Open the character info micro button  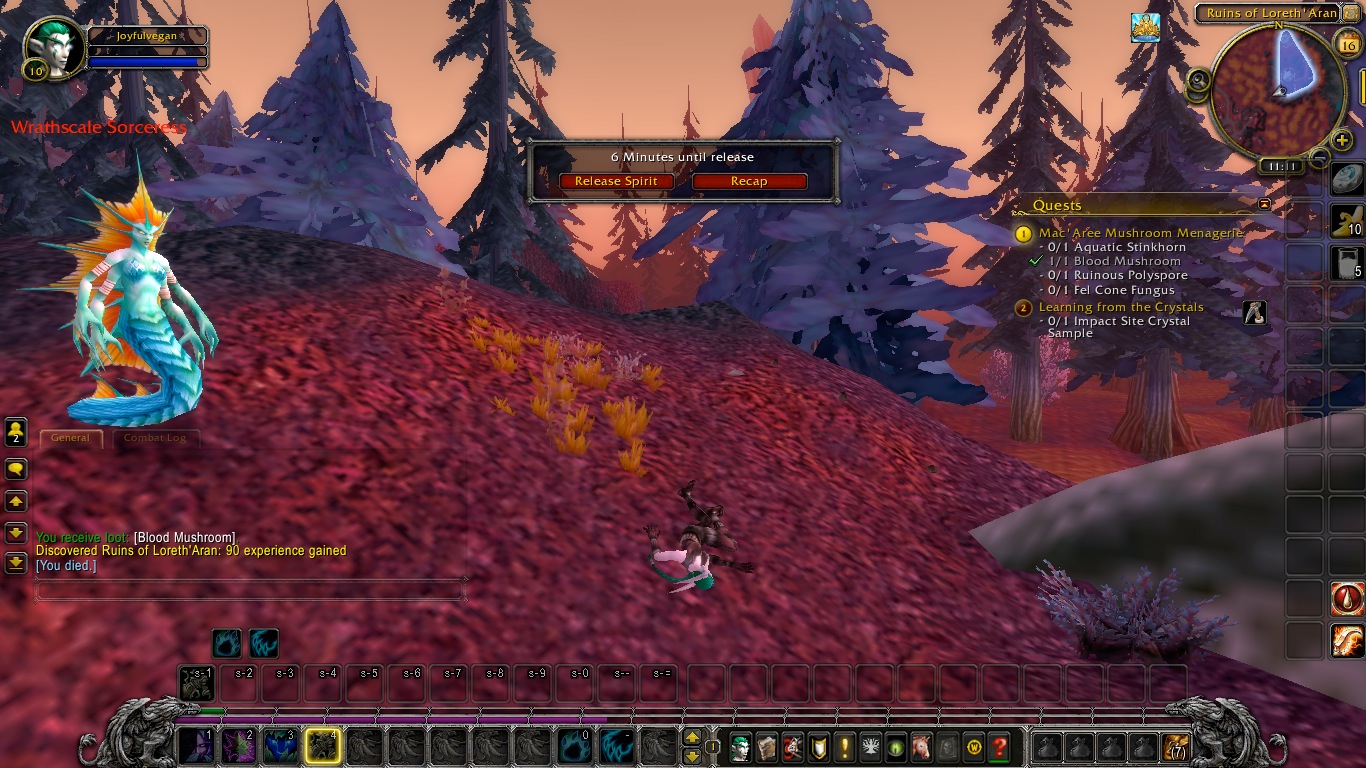(x=740, y=747)
